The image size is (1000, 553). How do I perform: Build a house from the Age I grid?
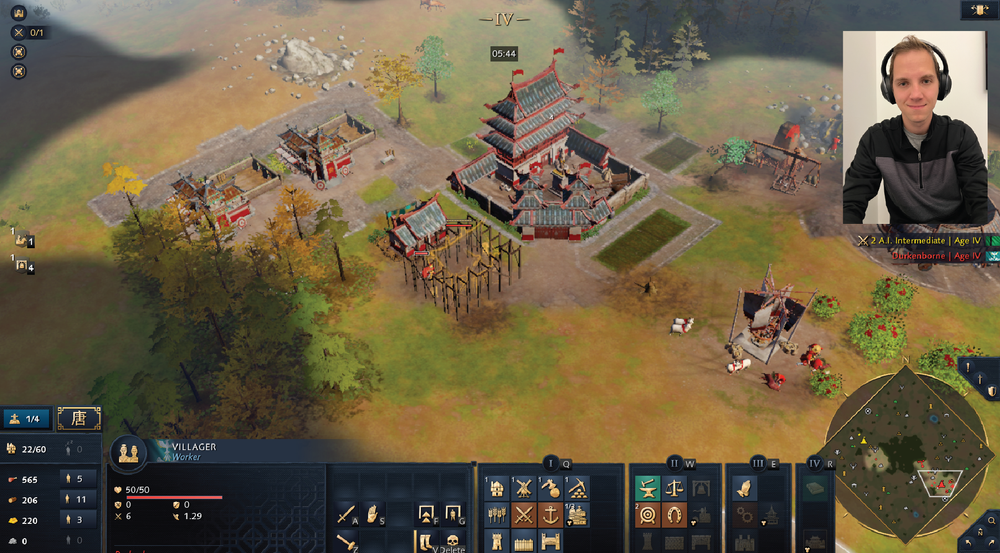[497, 488]
